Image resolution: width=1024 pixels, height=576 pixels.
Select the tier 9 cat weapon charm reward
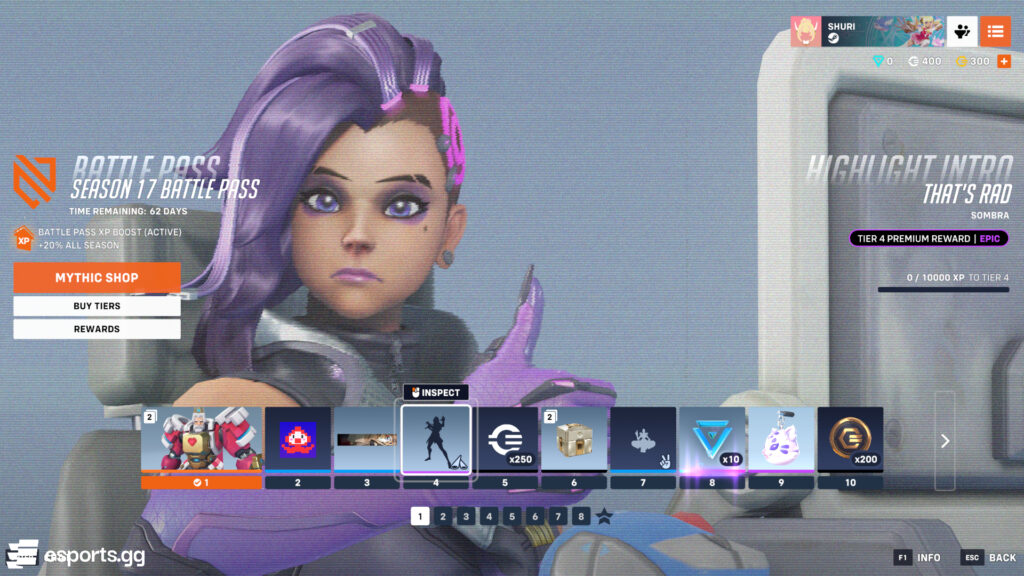tap(781, 440)
